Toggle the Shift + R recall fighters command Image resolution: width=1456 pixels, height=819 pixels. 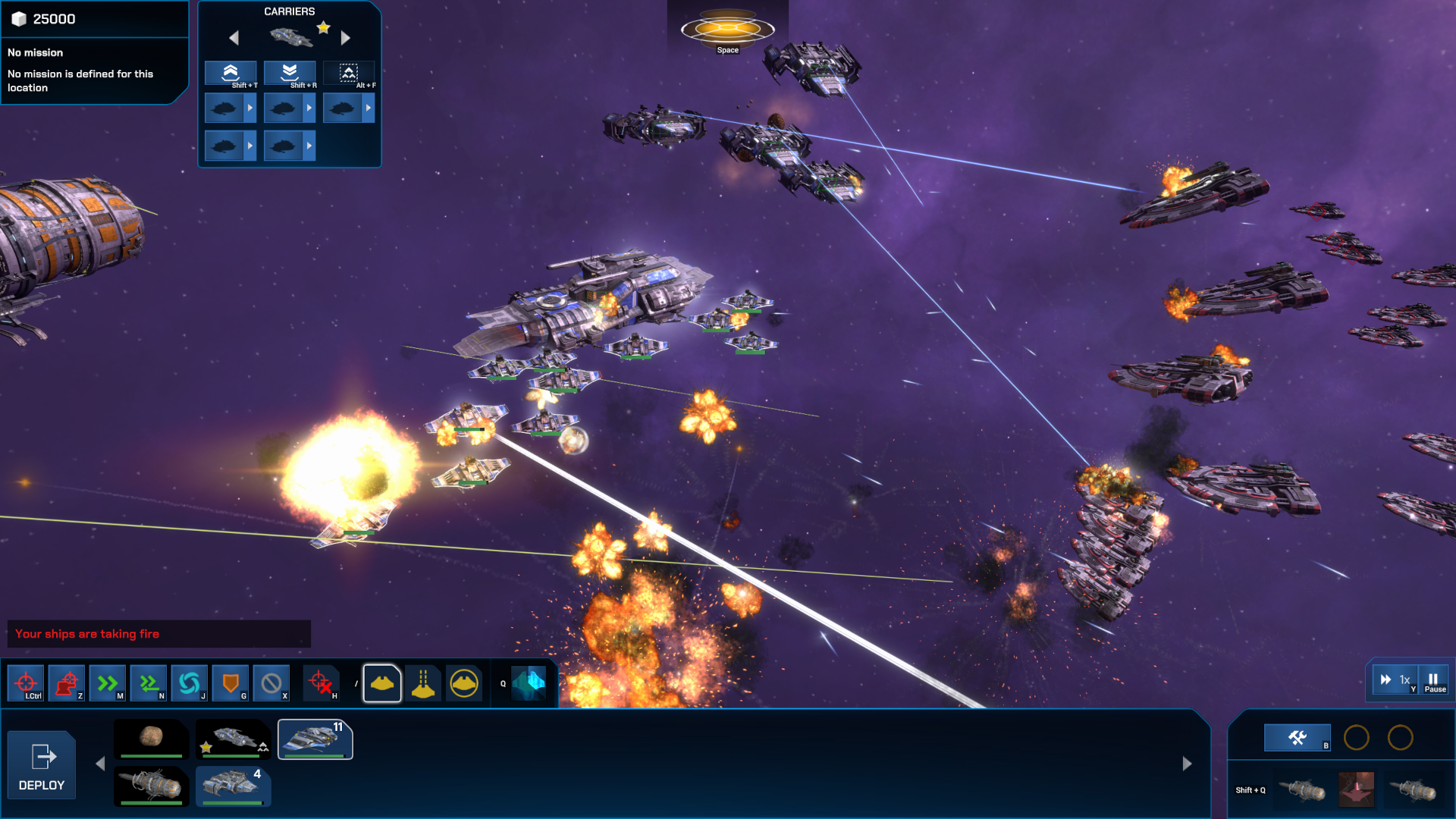[289, 73]
